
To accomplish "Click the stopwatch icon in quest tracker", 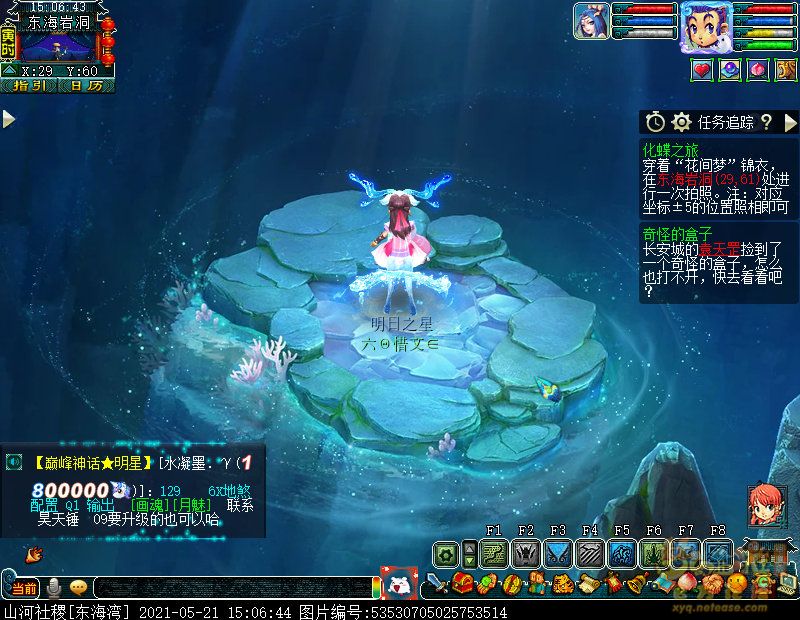I will pos(655,122).
